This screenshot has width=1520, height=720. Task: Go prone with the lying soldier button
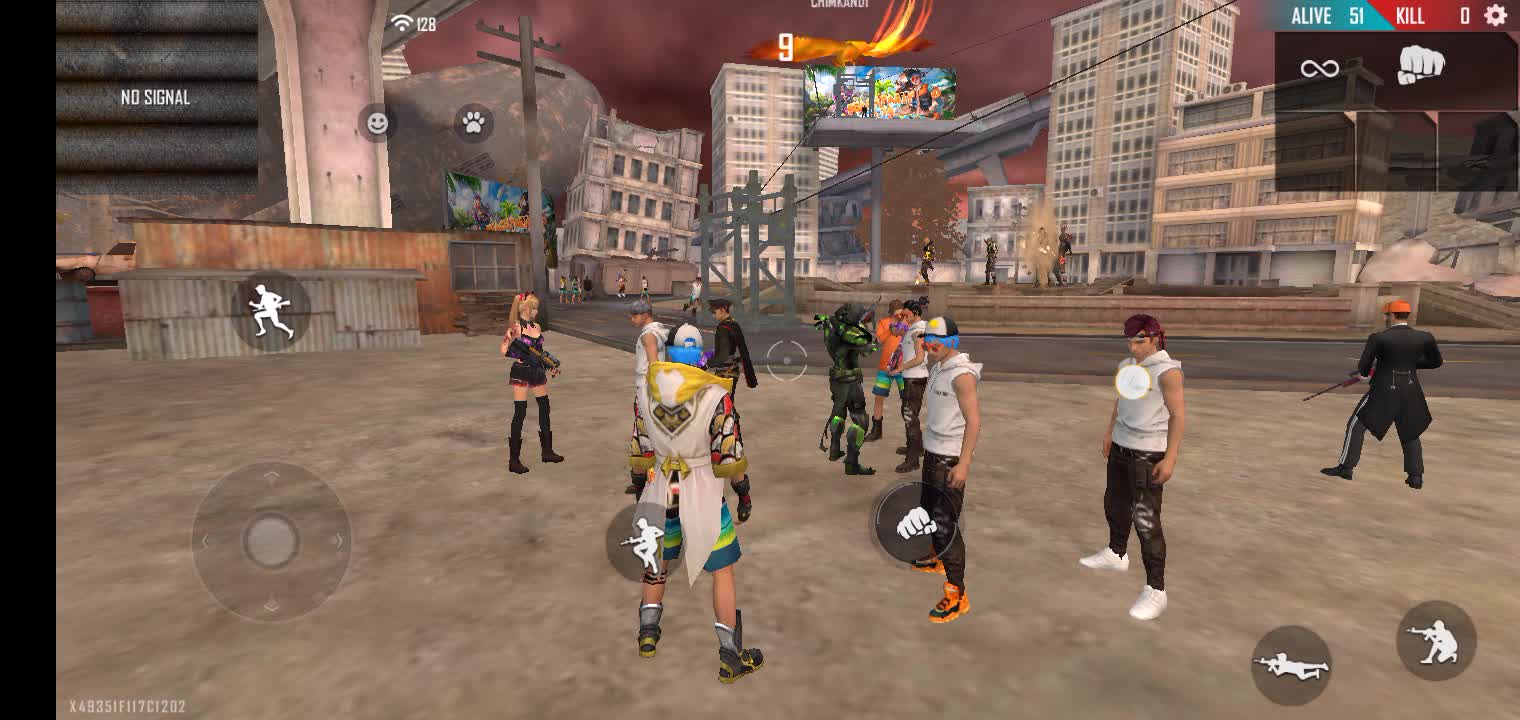pos(1291,664)
